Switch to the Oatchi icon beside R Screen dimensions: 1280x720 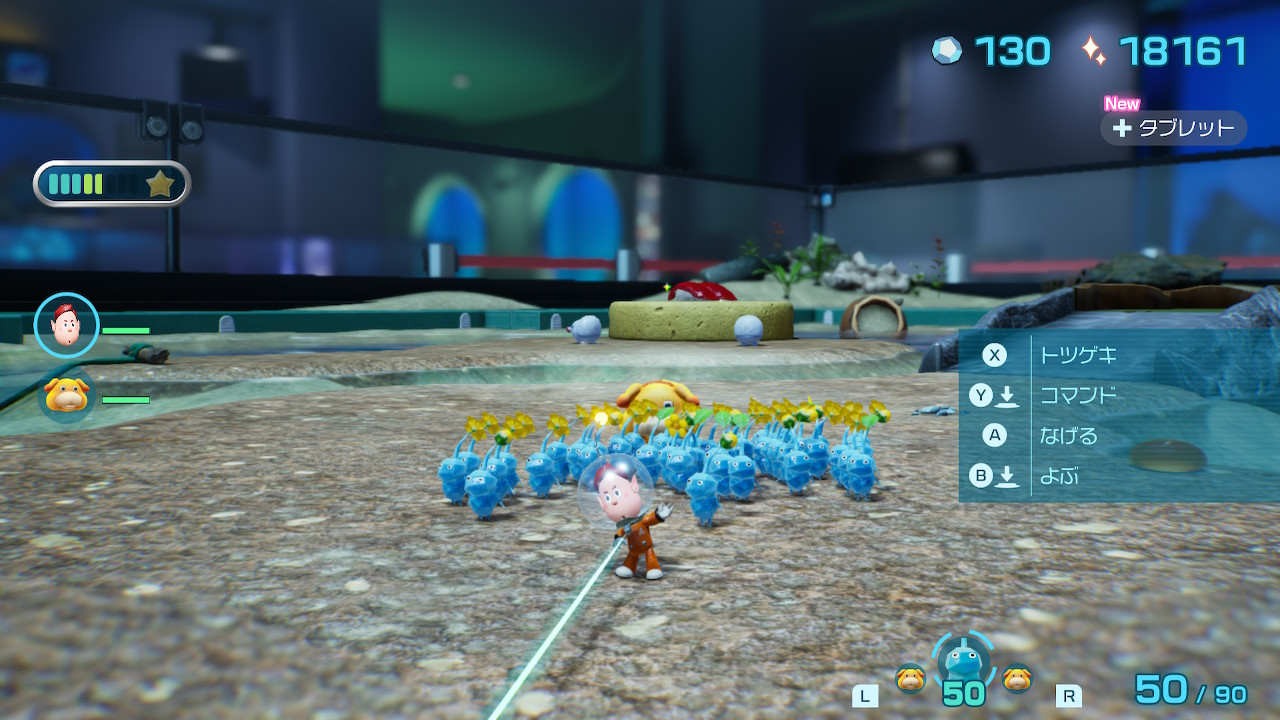point(1017,679)
